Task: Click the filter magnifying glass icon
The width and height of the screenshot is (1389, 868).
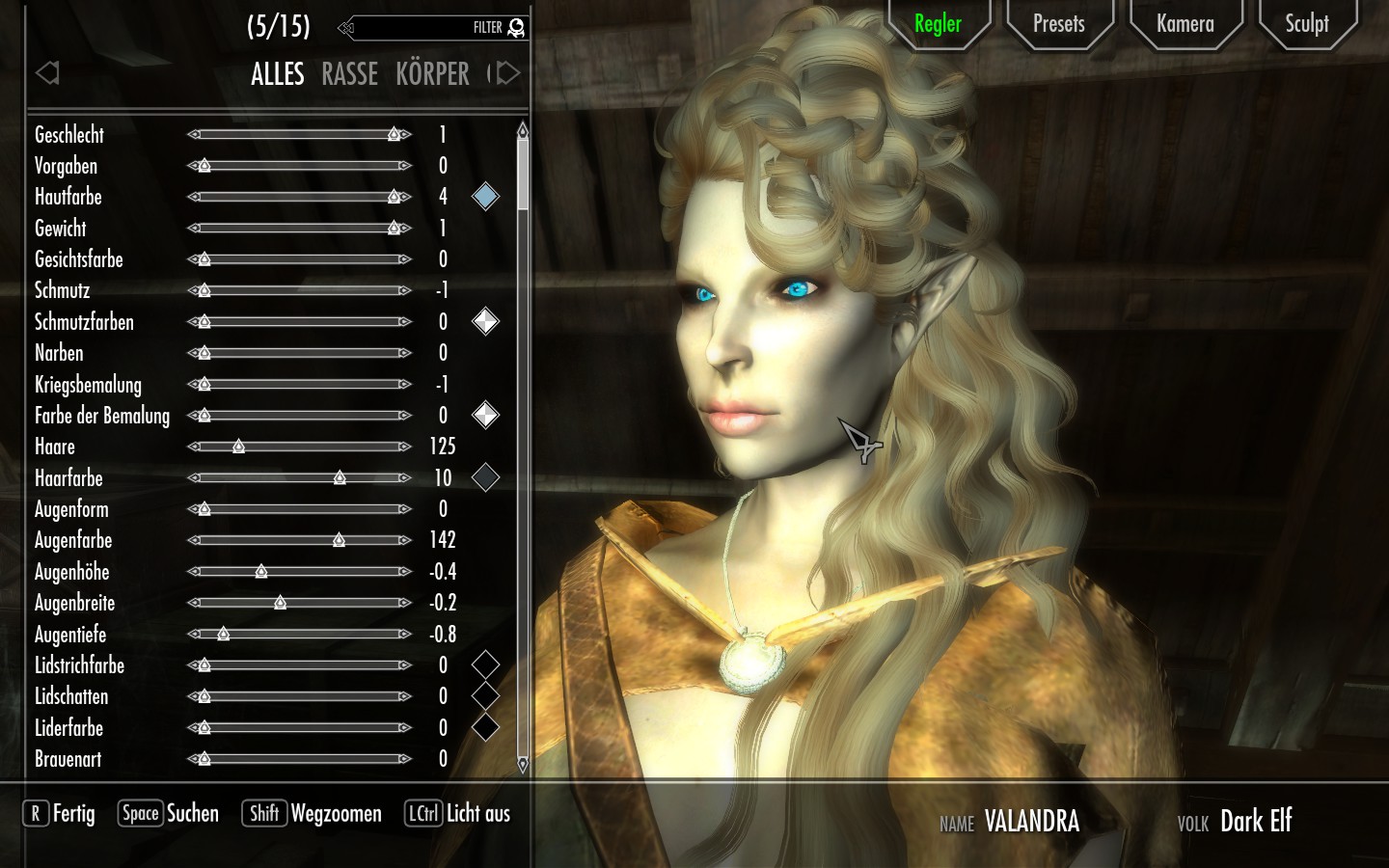Action: [517, 28]
